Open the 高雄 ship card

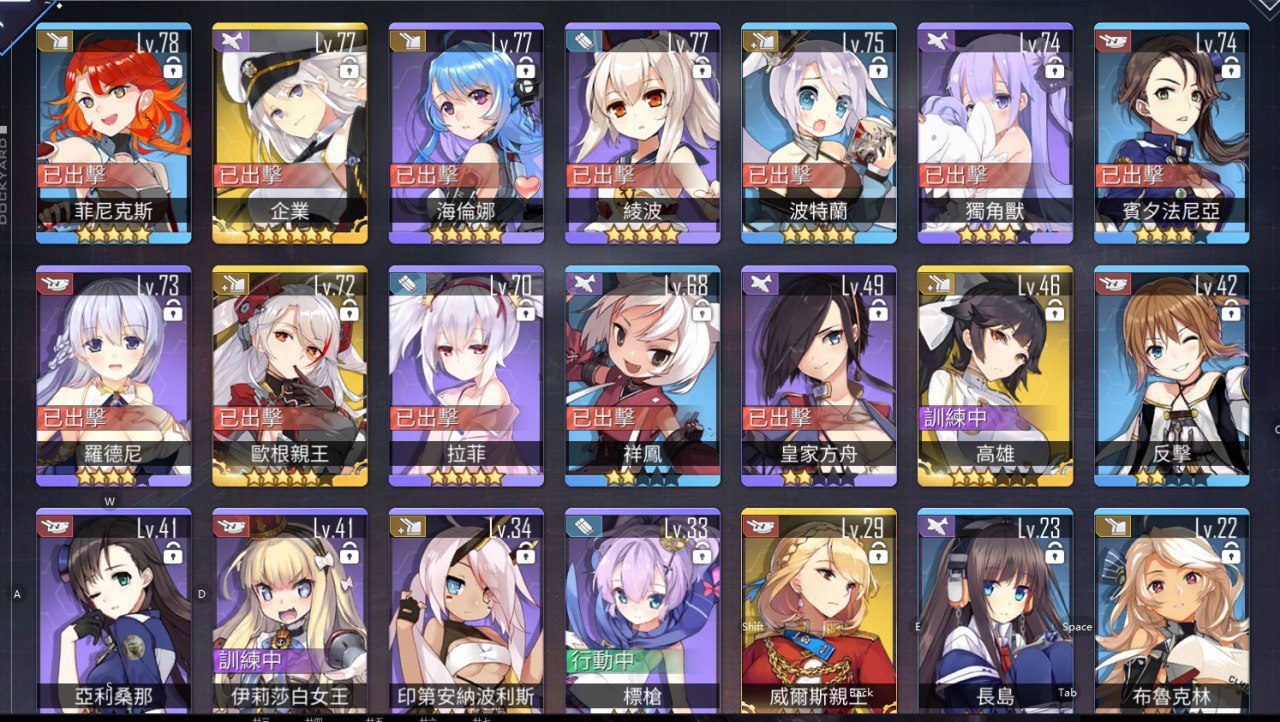[995, 375]
